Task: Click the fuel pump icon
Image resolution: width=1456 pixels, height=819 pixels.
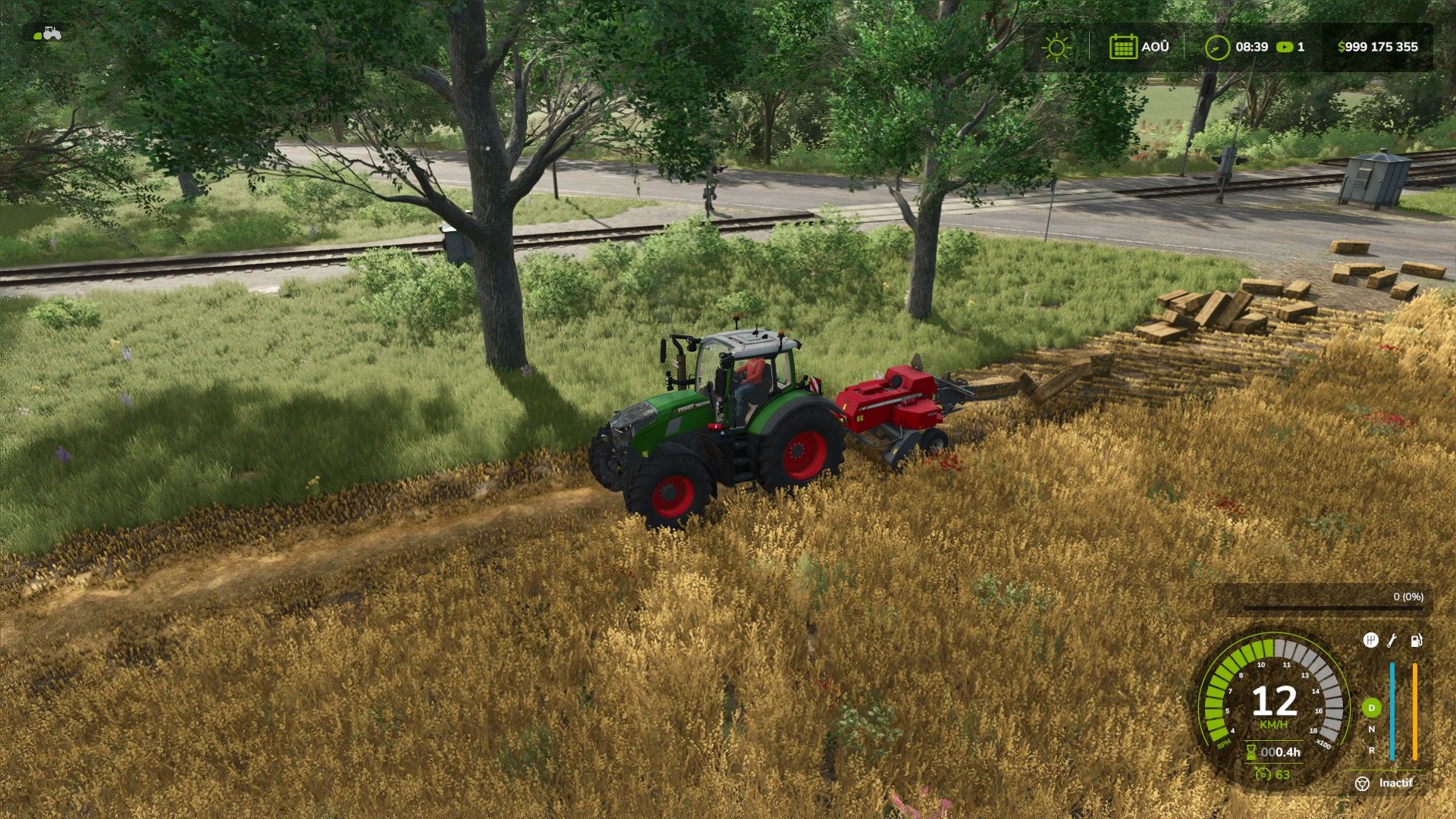Action: pyautogui.click(x=1416, y=641)
